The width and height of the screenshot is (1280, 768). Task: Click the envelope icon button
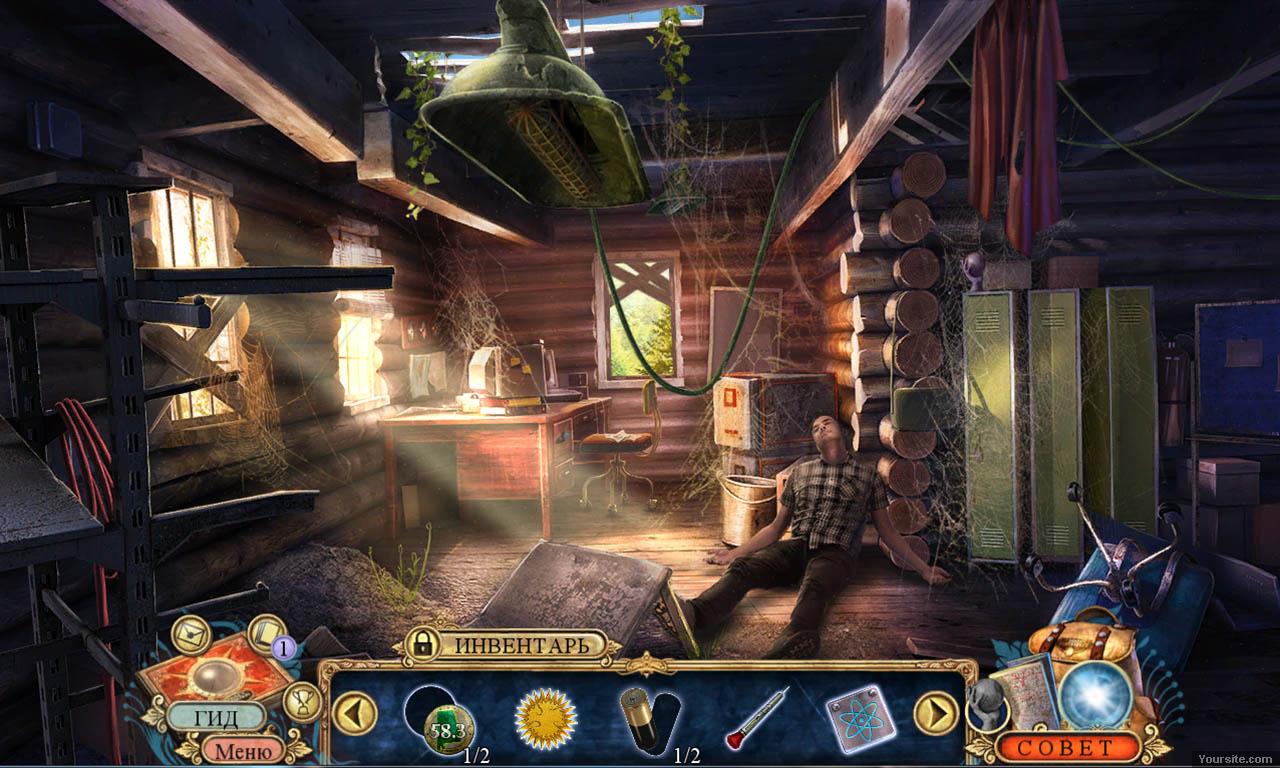tap(190, 635)
